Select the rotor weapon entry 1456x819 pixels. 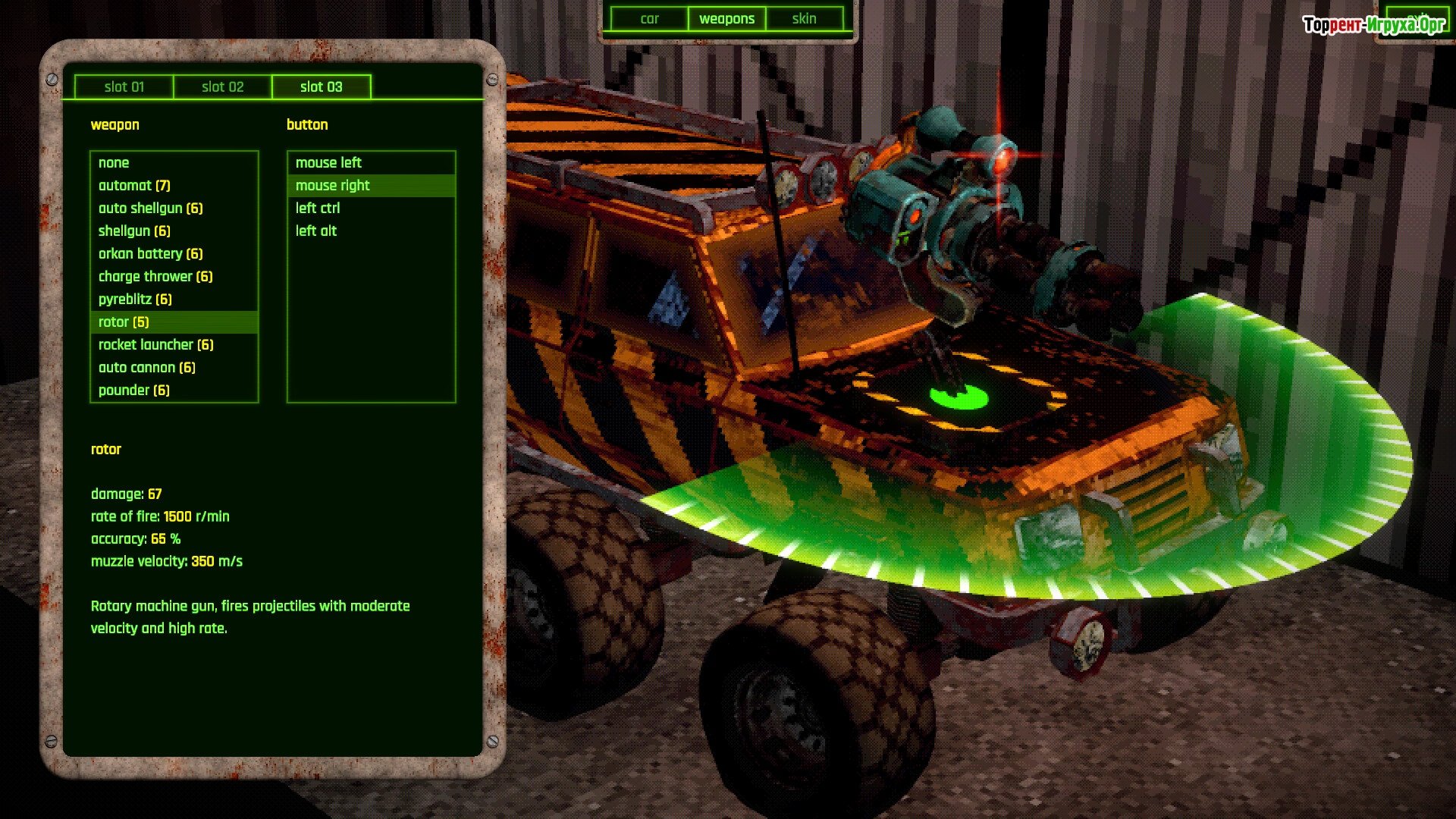[124, 322]
